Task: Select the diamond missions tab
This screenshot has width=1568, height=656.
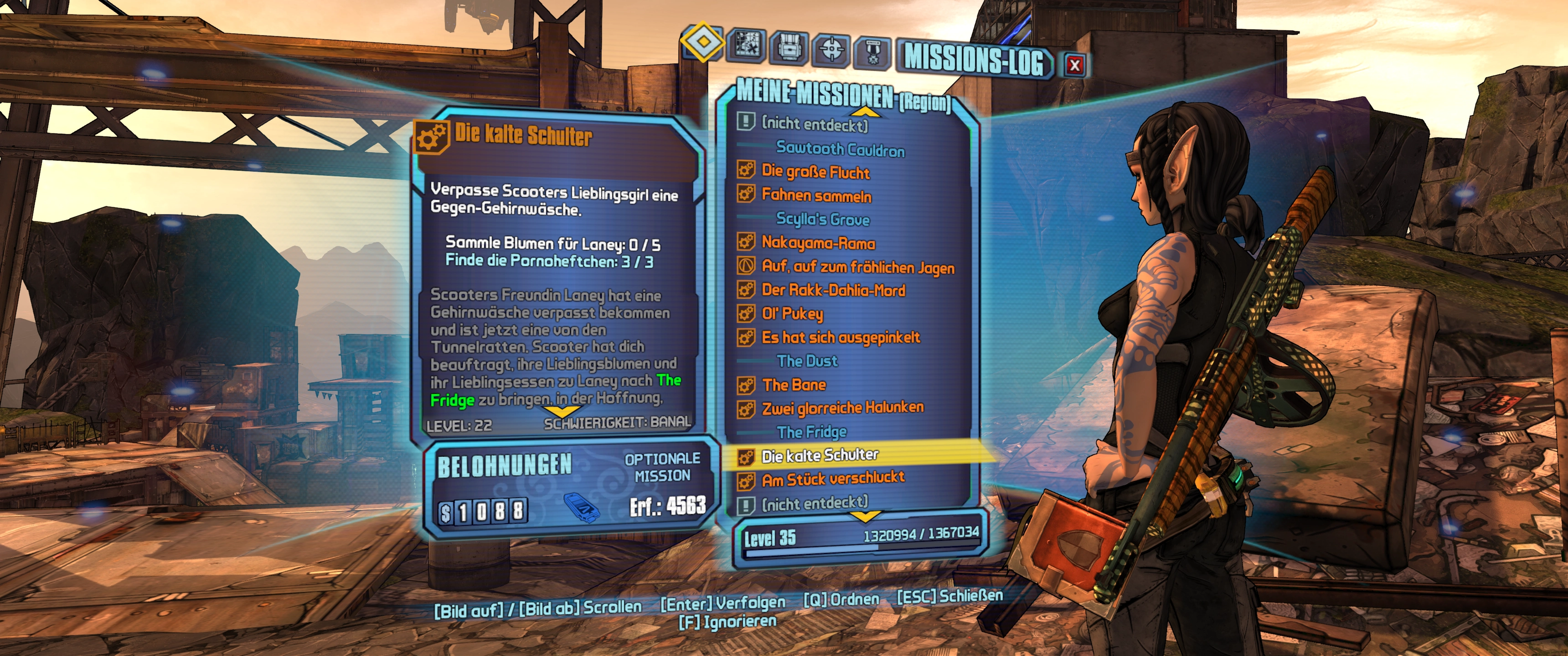Action: (x=702, y=41)
